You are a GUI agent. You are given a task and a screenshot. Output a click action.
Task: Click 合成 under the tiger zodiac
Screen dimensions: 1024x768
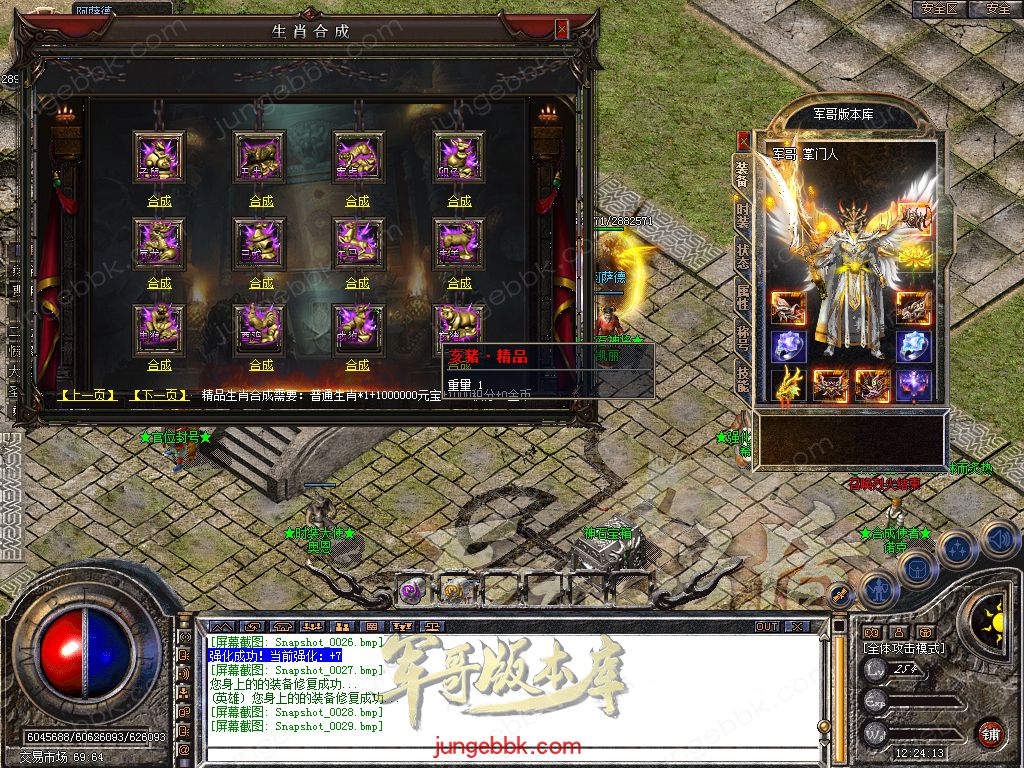click(x=357, y=201)
